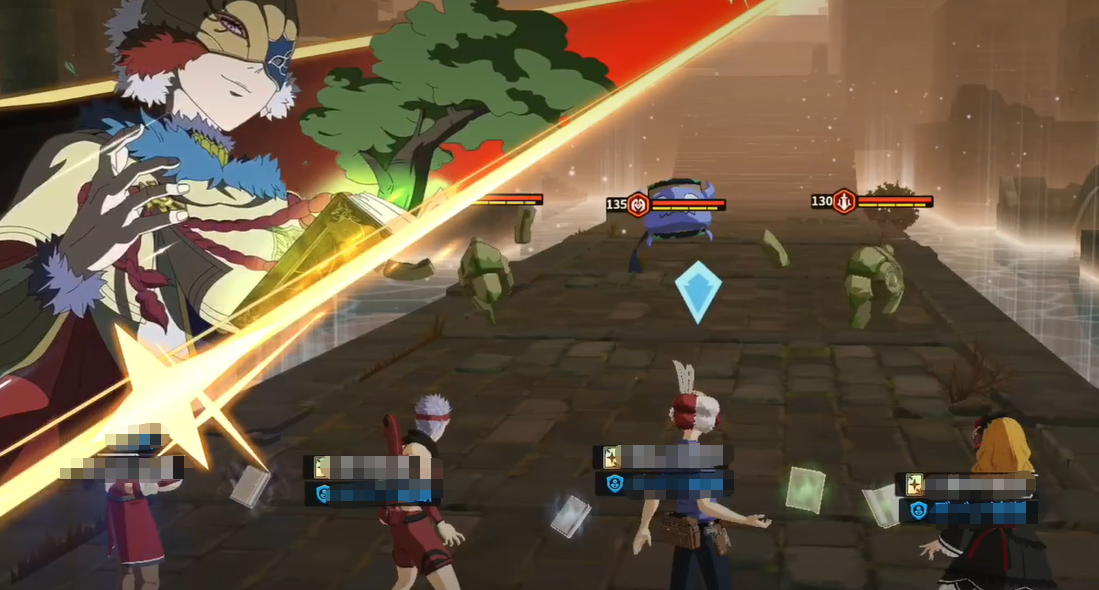Select the level 130 enemy's red attribute badge
1099x590 pixels.
tap(845, 201)
